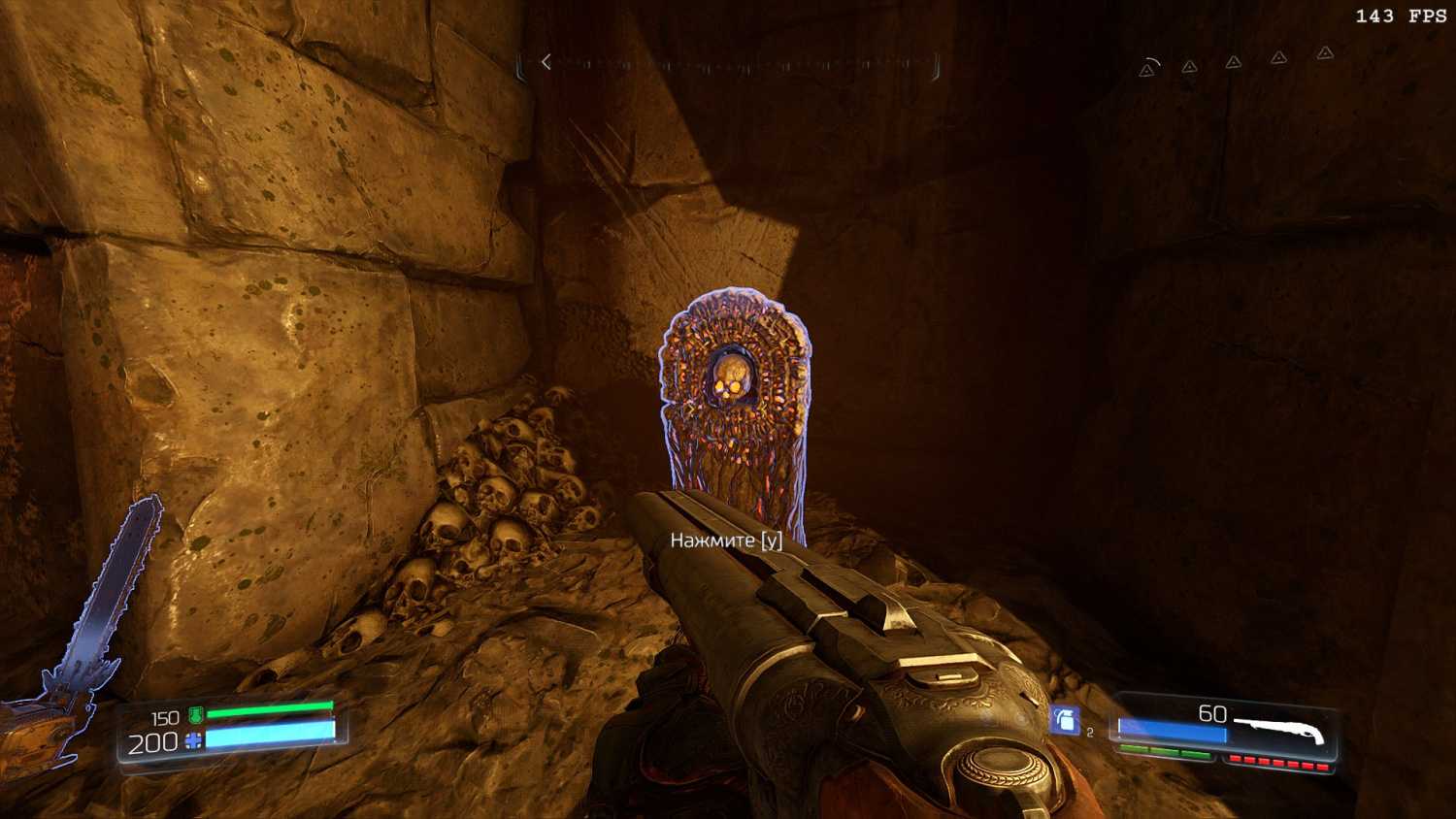
Task: Click the compass strip at the top
Action: tap(730, 65)
